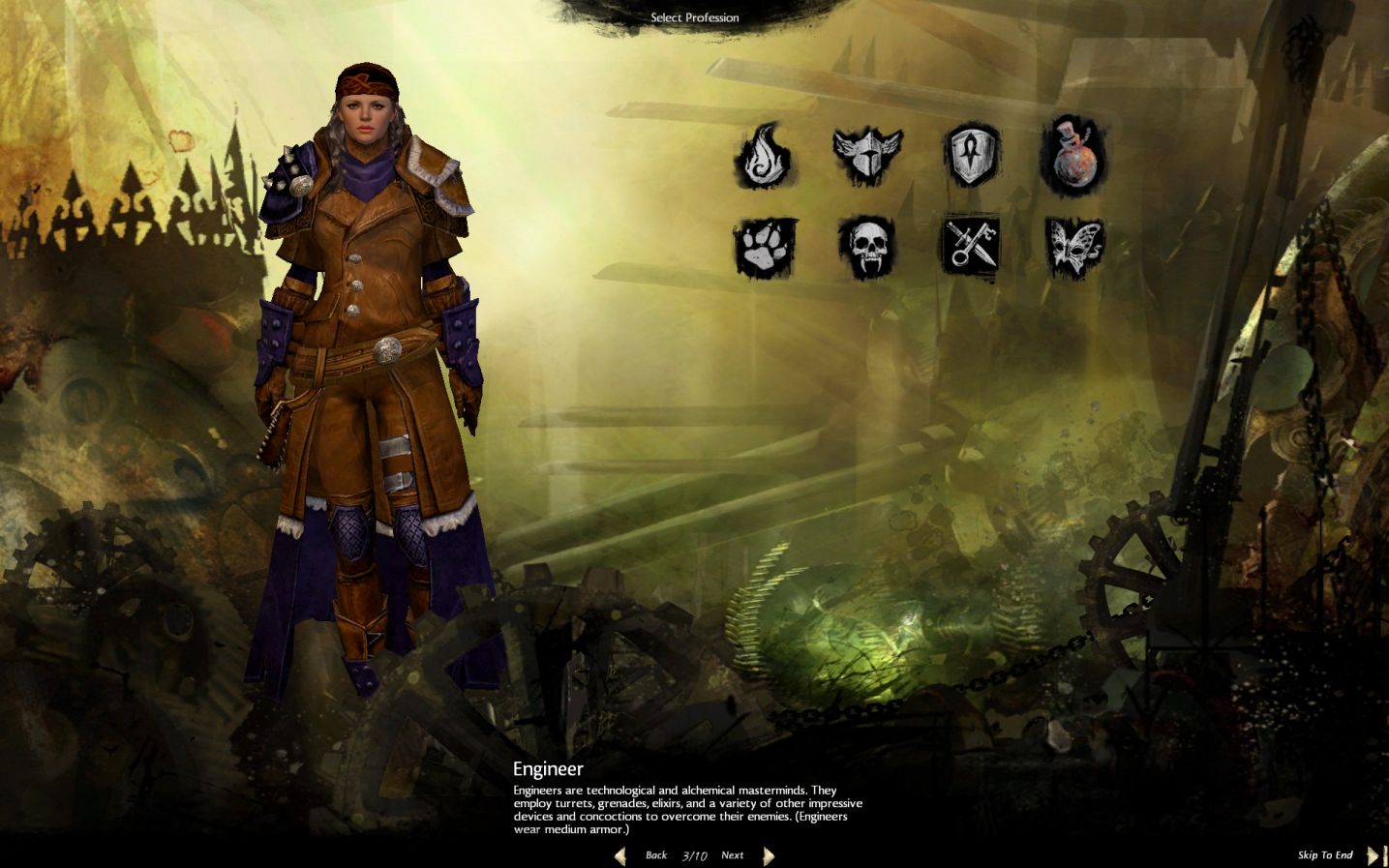Screen dimensions: 1389x868
Task: Click the Select Profession header
Action: click(x=694, y=17)
